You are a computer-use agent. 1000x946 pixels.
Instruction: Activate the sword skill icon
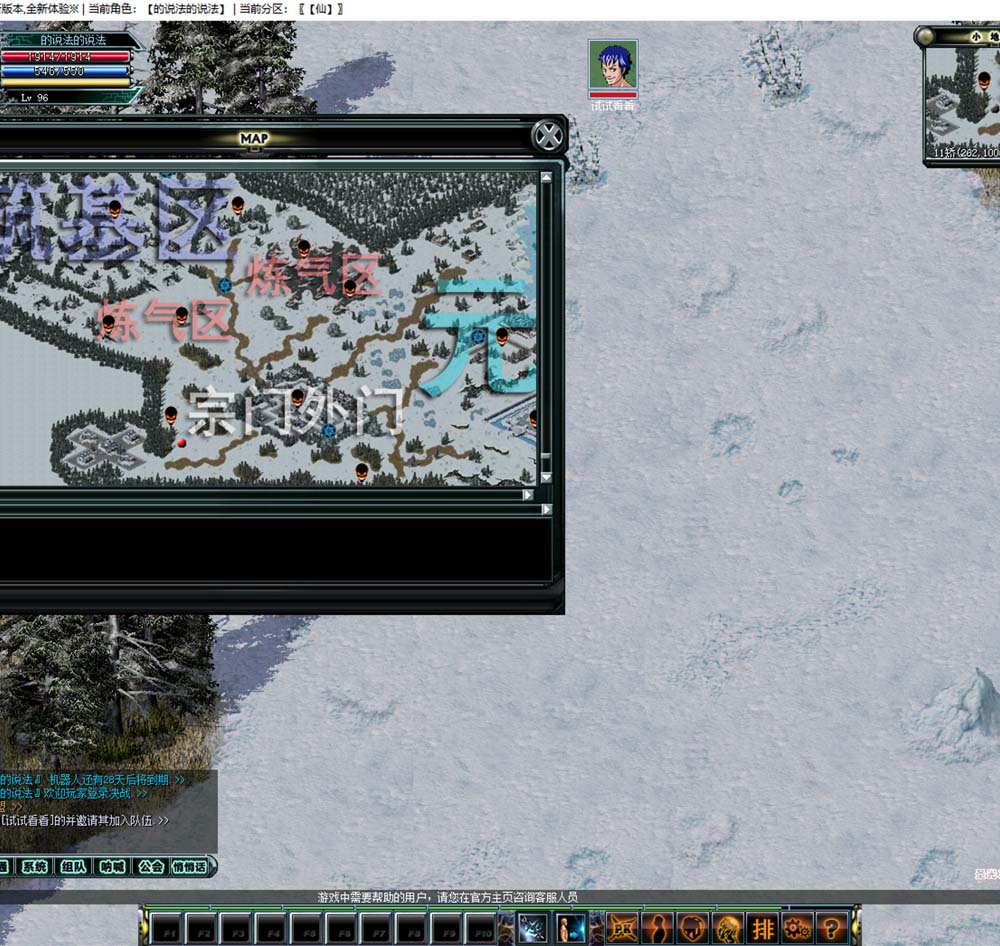(532, 928)
